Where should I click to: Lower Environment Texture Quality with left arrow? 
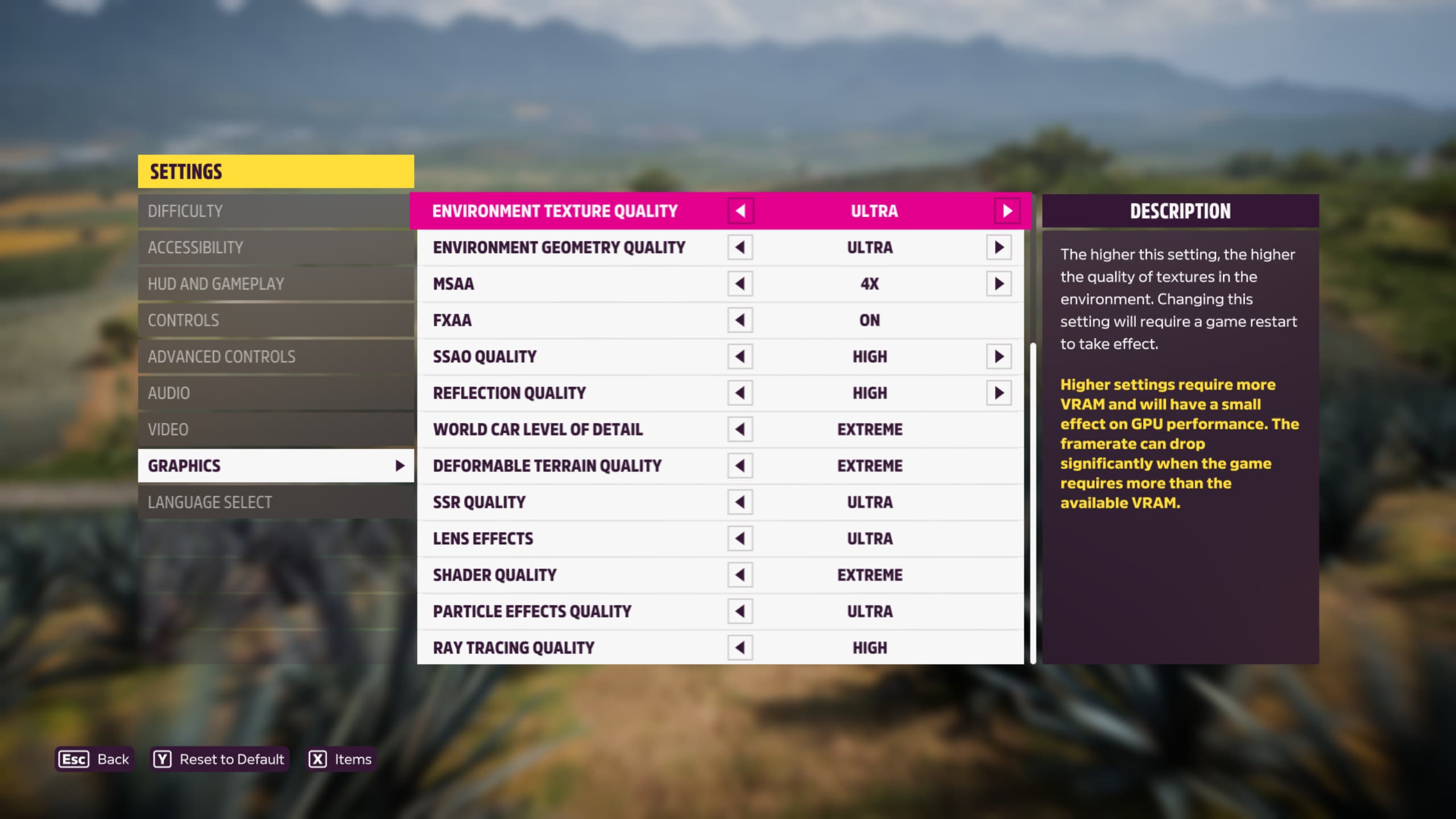741,211
